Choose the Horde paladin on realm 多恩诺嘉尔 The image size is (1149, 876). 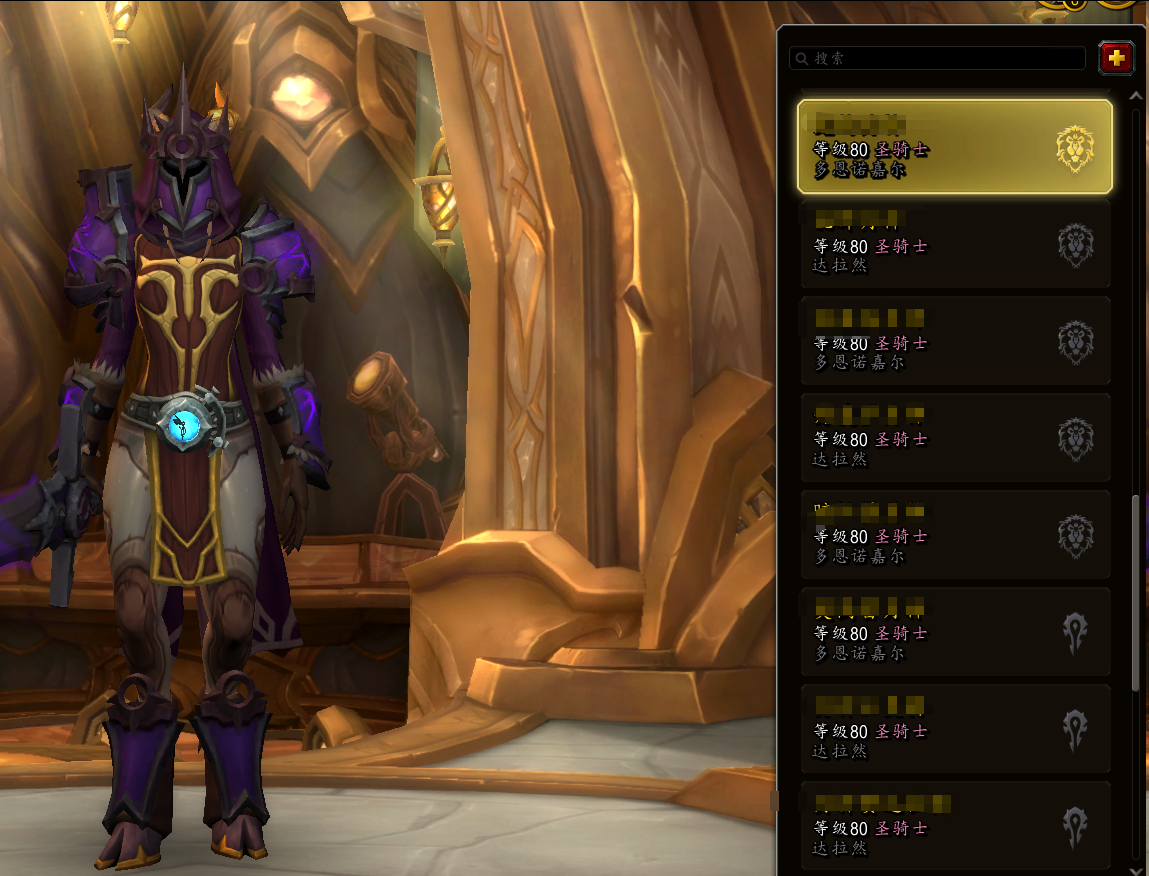pyautogui.click(x=954, y=632)
